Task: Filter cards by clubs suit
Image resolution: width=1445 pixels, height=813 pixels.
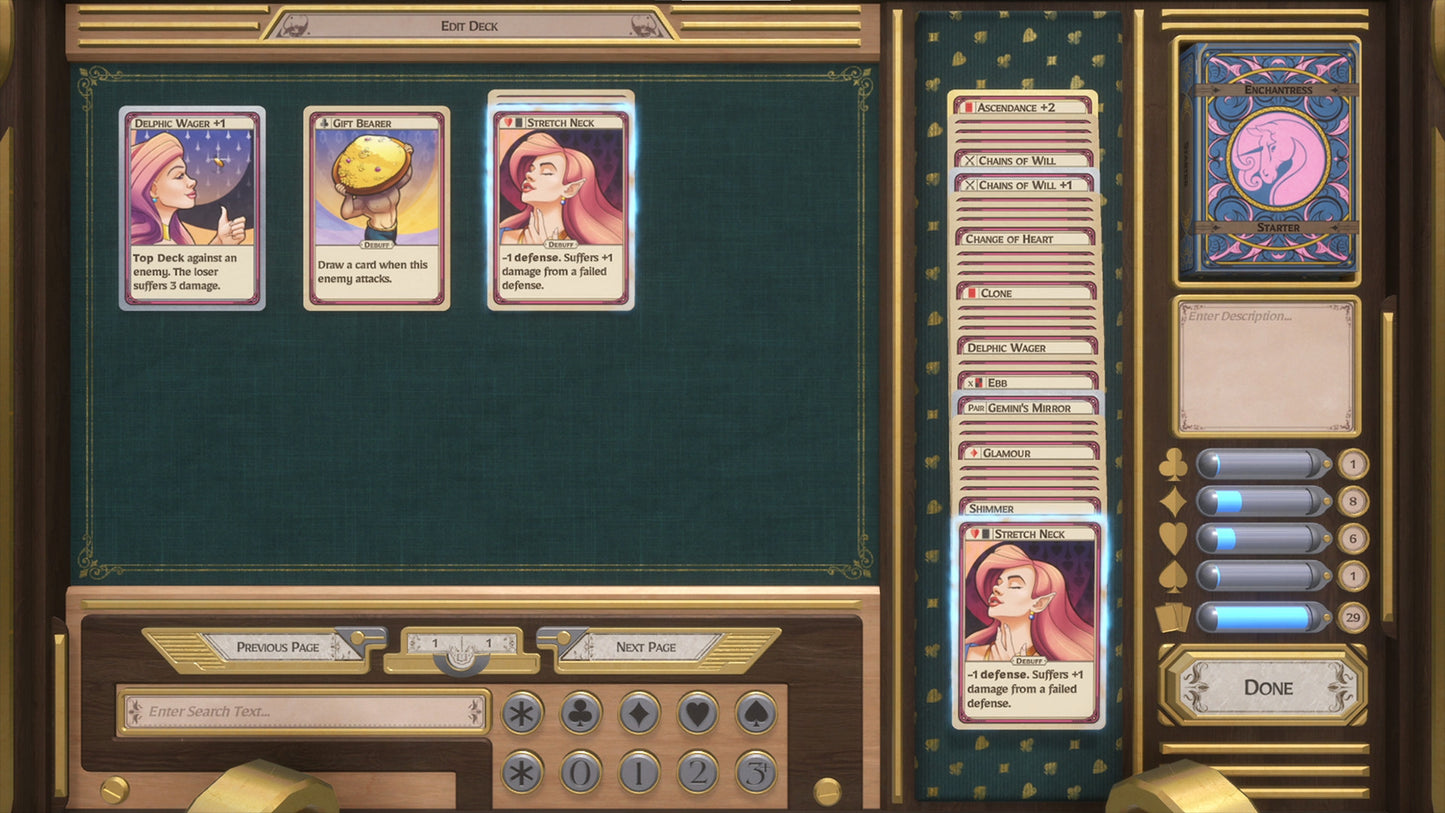Action: tap(580, 713)
